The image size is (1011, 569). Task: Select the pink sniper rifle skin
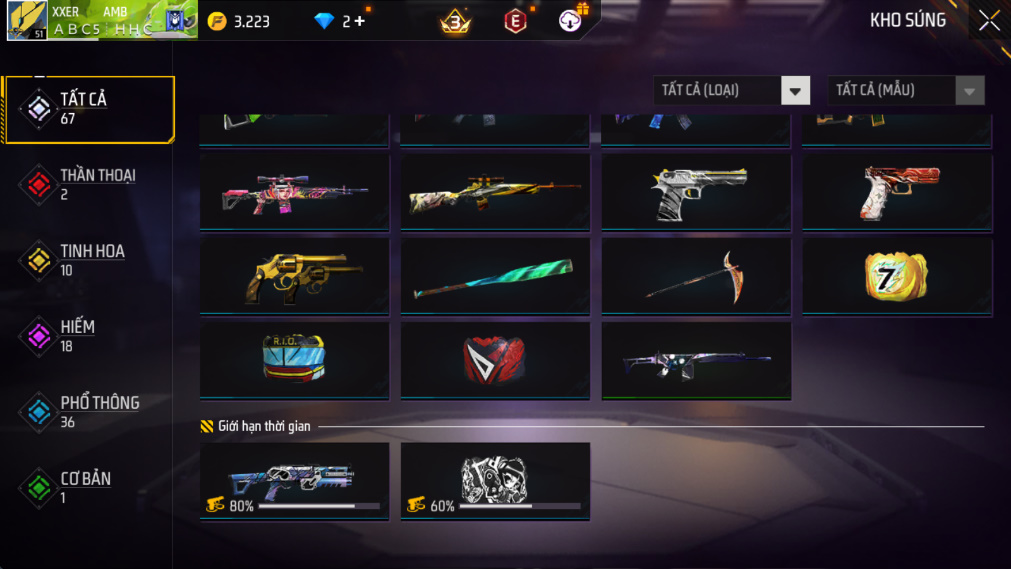click(295, 192)
